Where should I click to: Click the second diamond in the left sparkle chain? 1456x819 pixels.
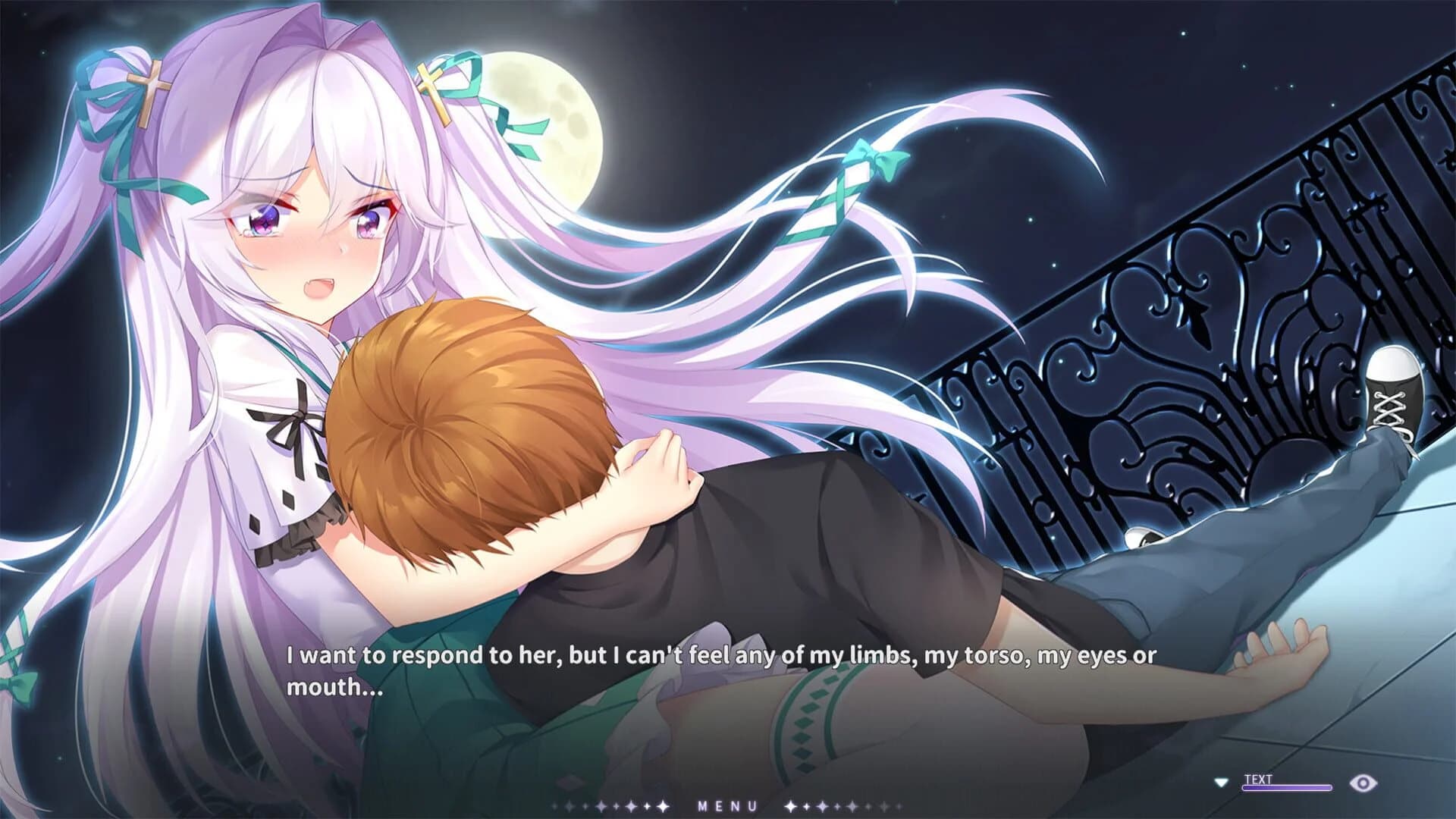click(569, 805)
